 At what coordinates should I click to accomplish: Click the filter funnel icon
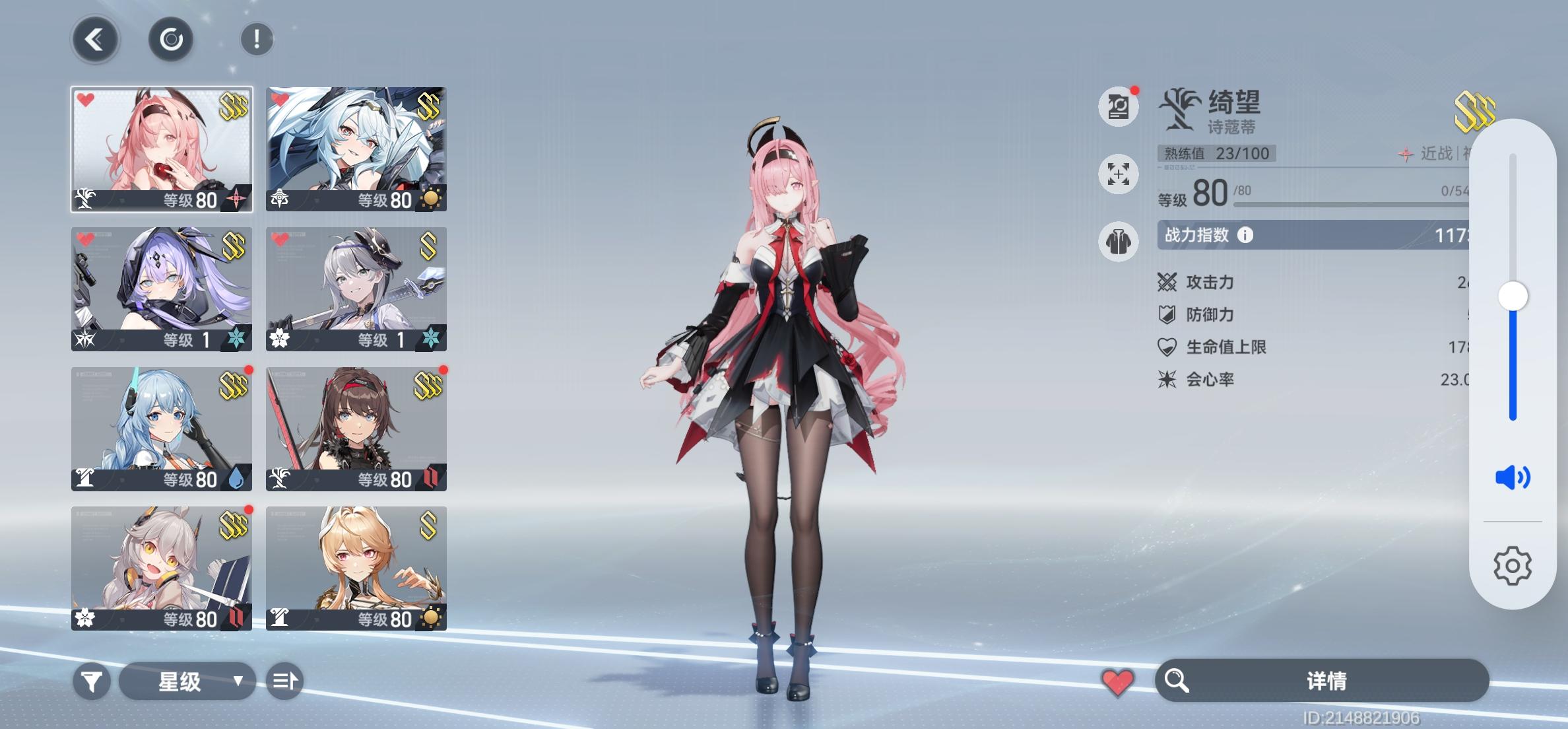click(92, 680)
